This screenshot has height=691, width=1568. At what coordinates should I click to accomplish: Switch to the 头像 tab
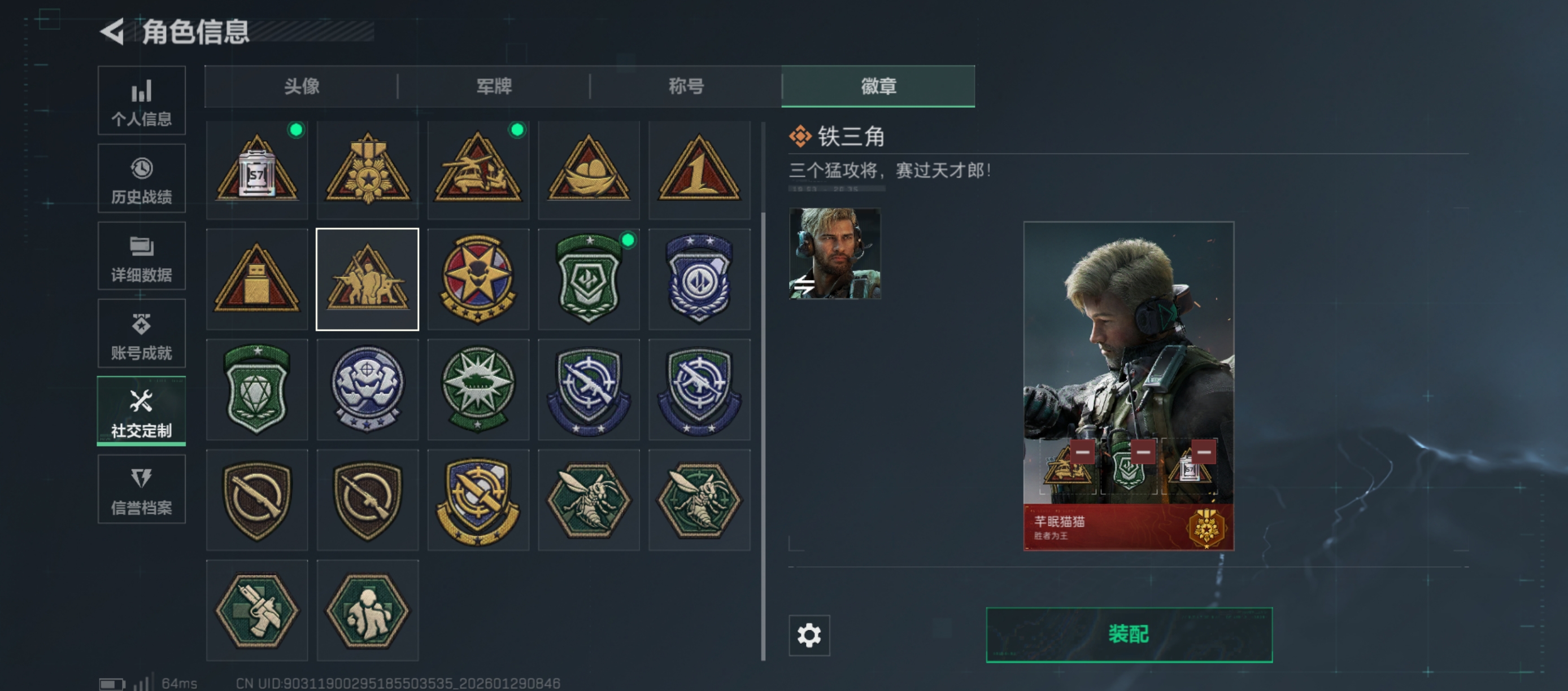point(301,86)
